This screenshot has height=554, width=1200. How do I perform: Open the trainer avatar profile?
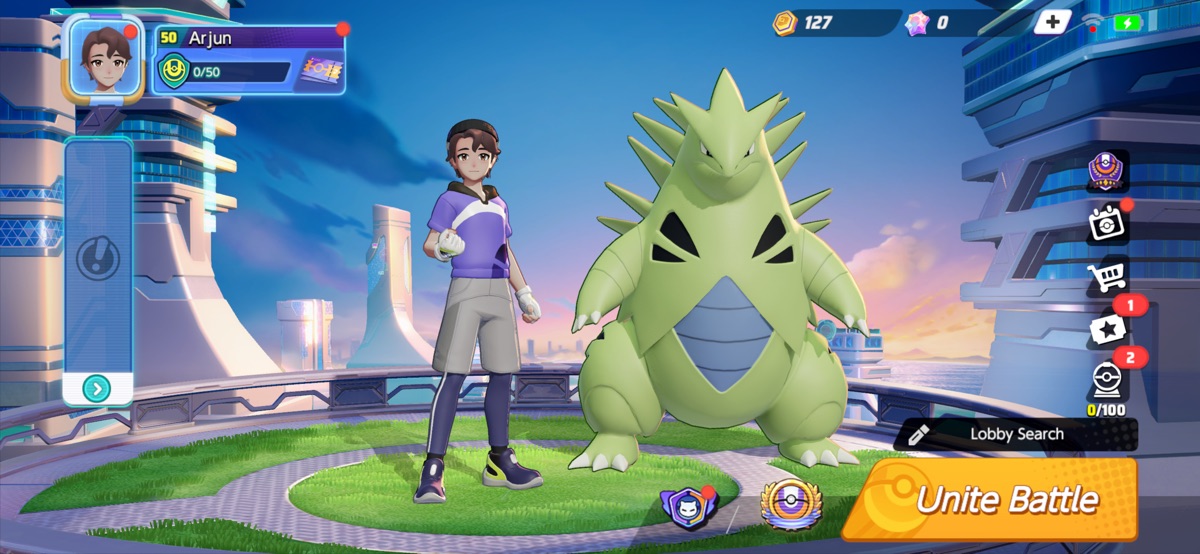click(x=103, y=58)
